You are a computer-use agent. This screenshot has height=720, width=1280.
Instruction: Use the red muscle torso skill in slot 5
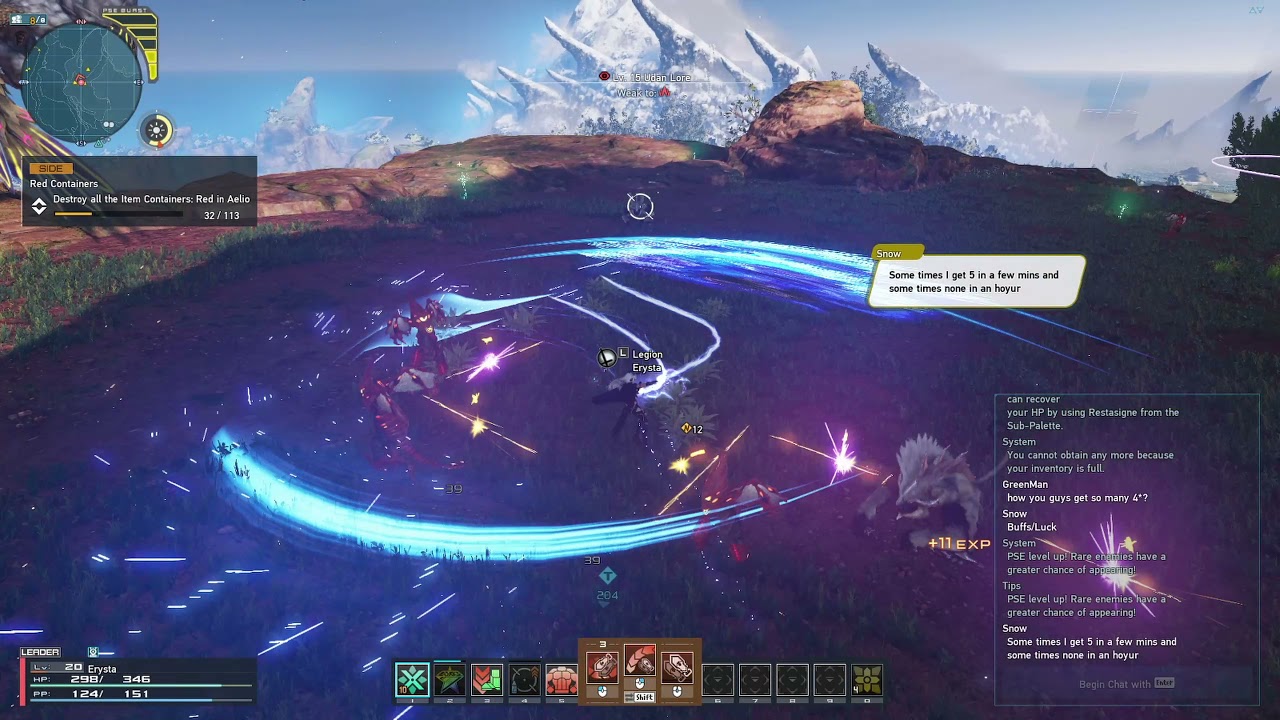(561, 680)
